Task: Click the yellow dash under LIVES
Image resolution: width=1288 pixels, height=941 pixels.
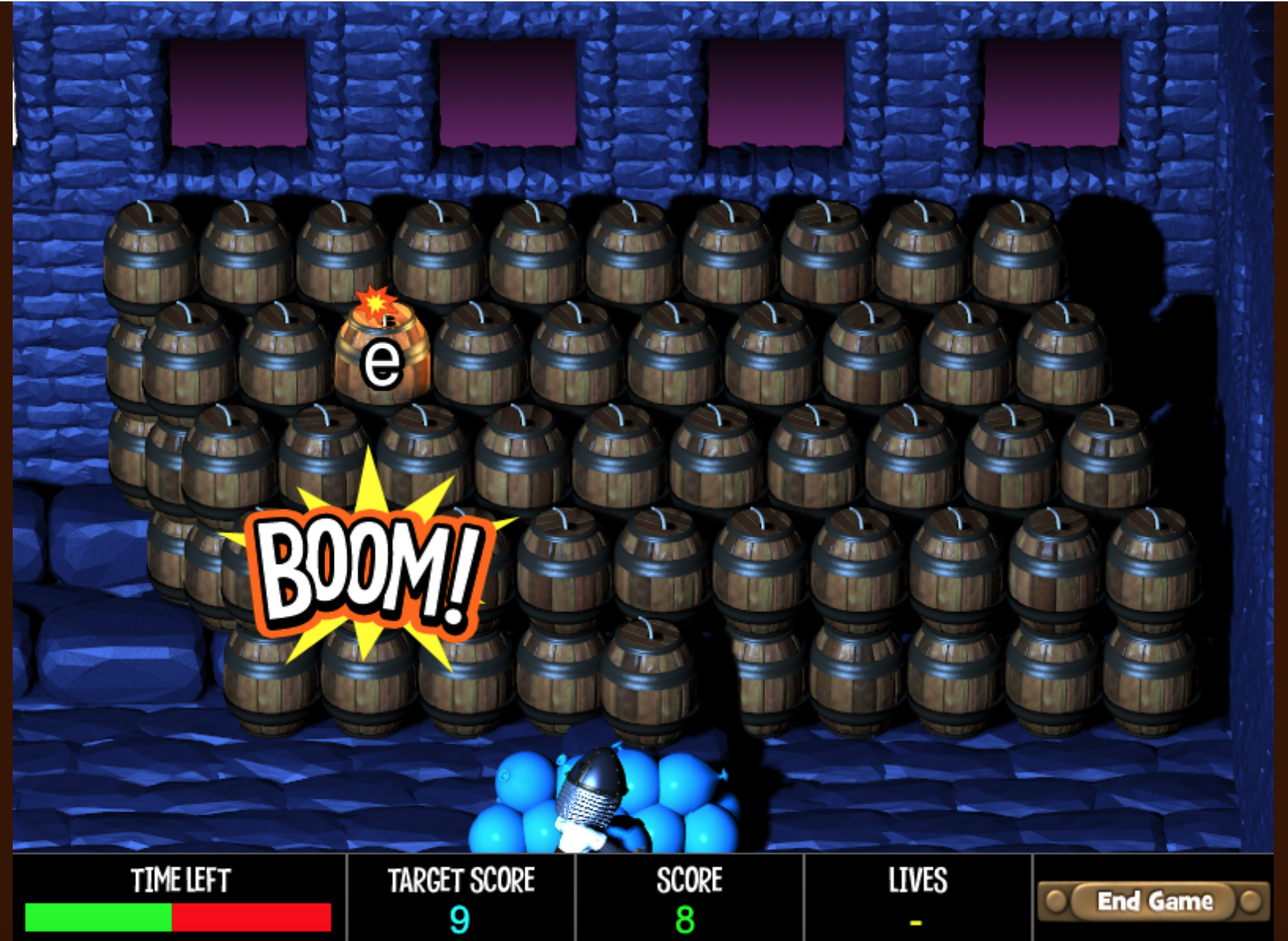Action: click(916, 923)
